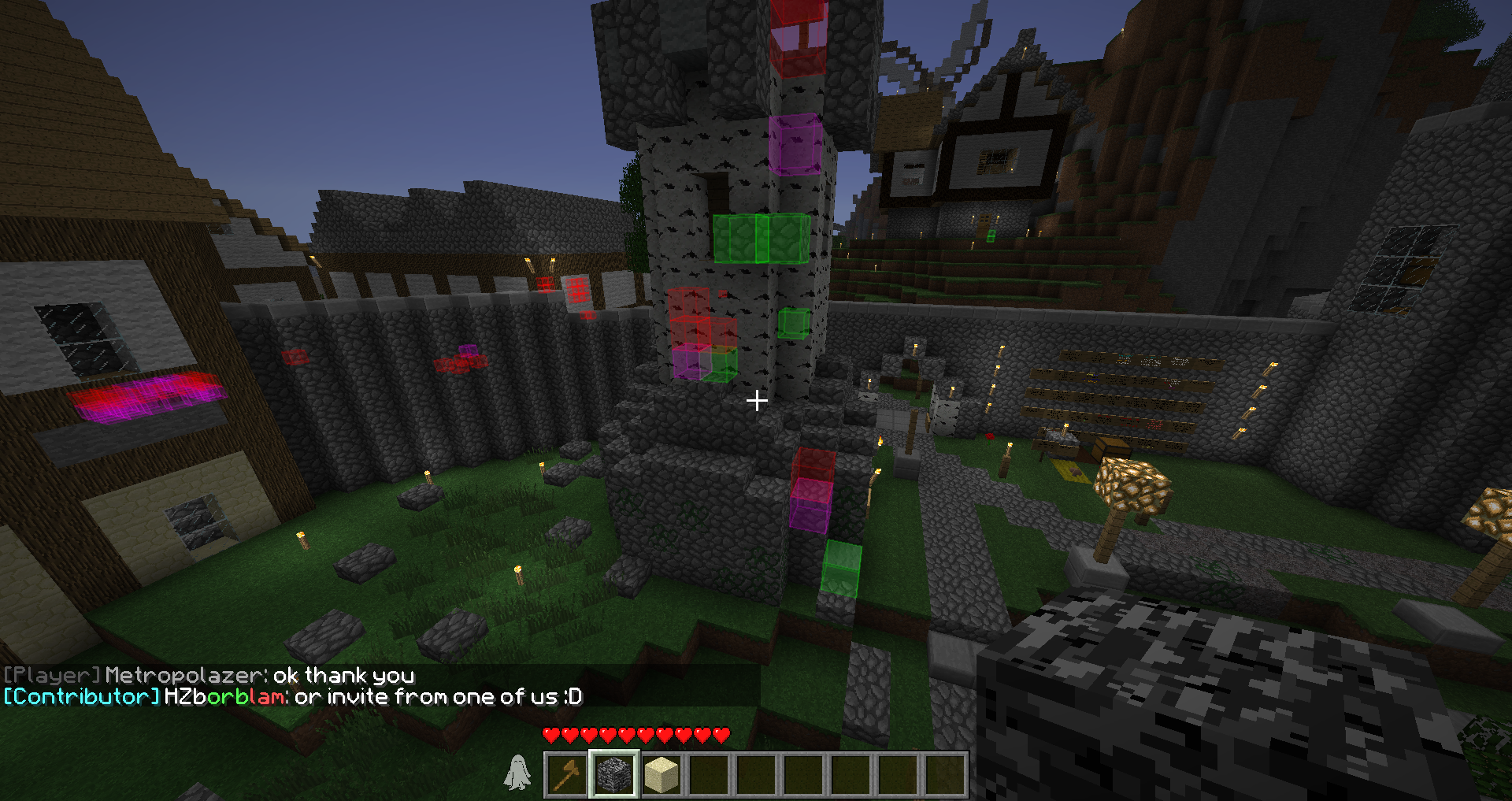
Task: Choose the dark cobblestone block slot
Action: pos(614,775)
